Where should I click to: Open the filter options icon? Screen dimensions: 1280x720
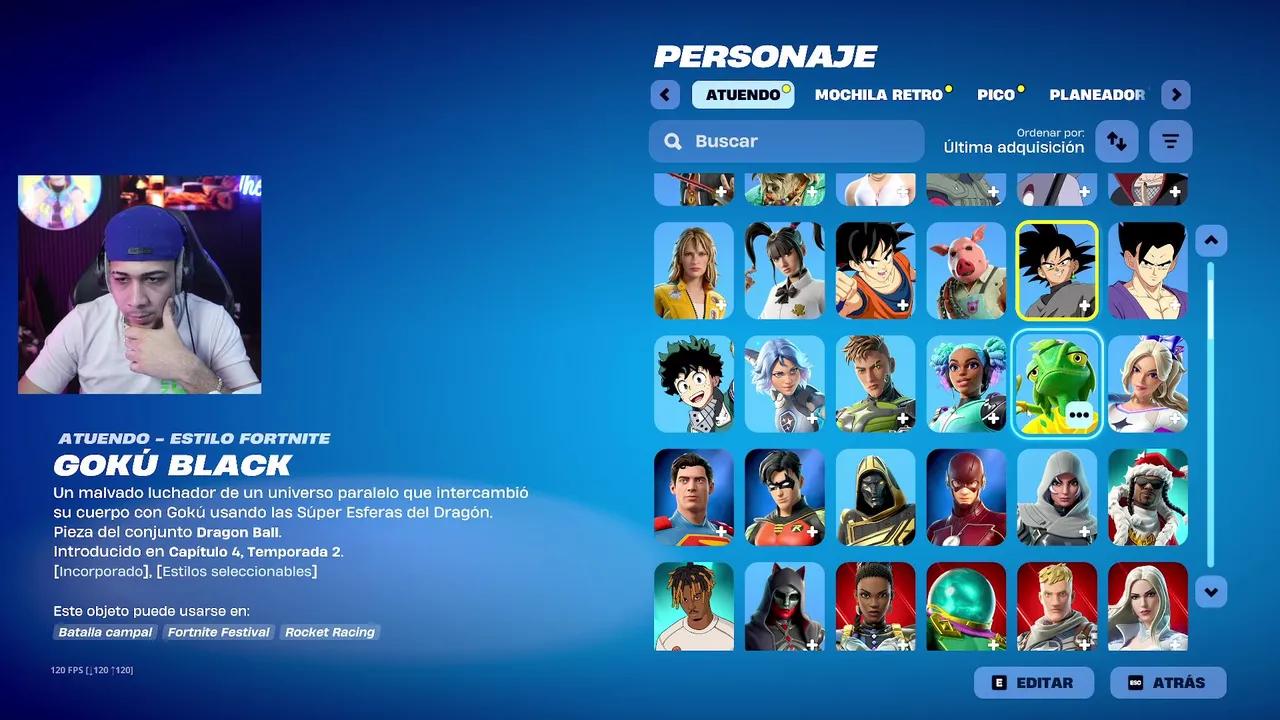1170,141
